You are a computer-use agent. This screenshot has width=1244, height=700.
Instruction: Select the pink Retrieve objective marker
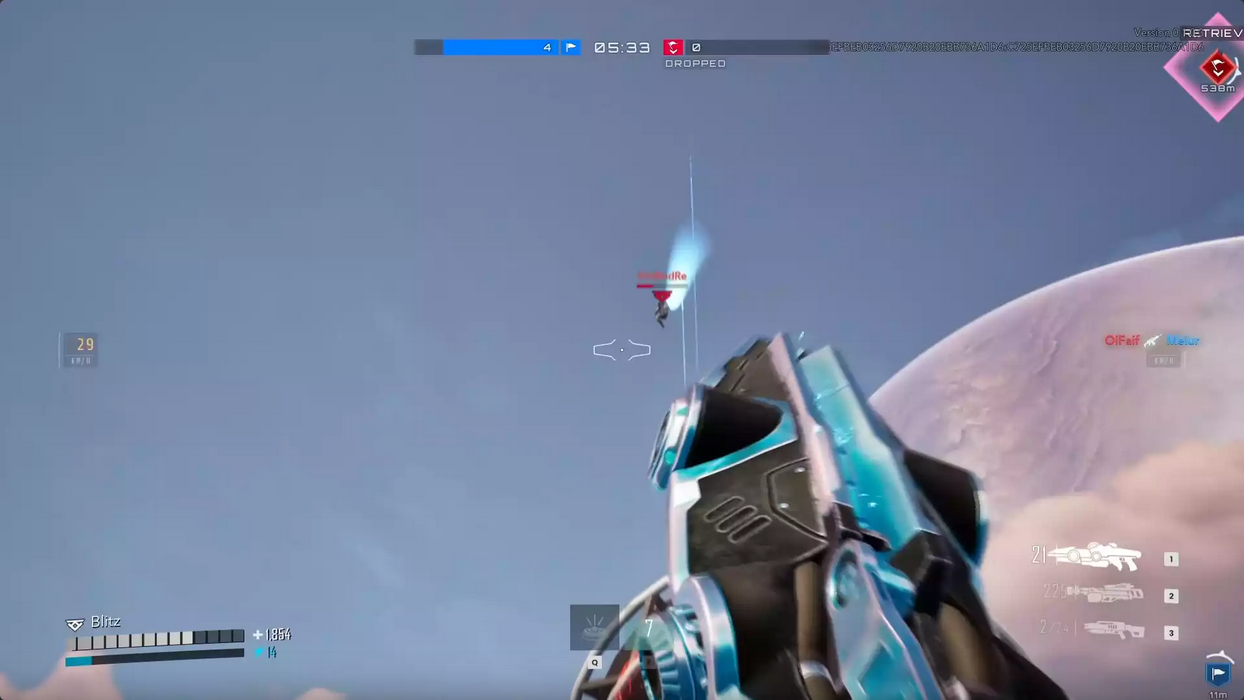tap(1217, 68)
